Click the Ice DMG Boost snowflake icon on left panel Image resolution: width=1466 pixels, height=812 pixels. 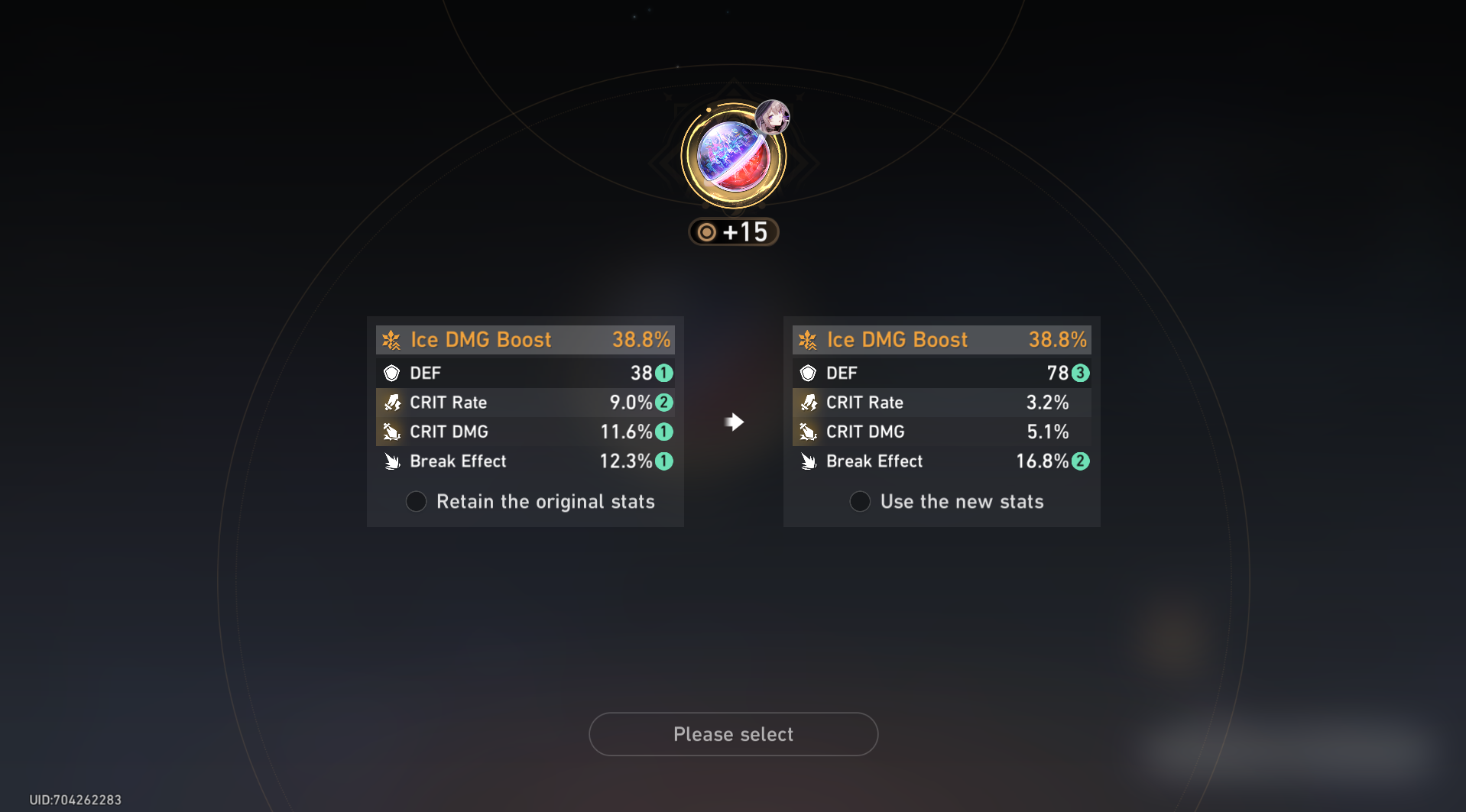point(391,339)
